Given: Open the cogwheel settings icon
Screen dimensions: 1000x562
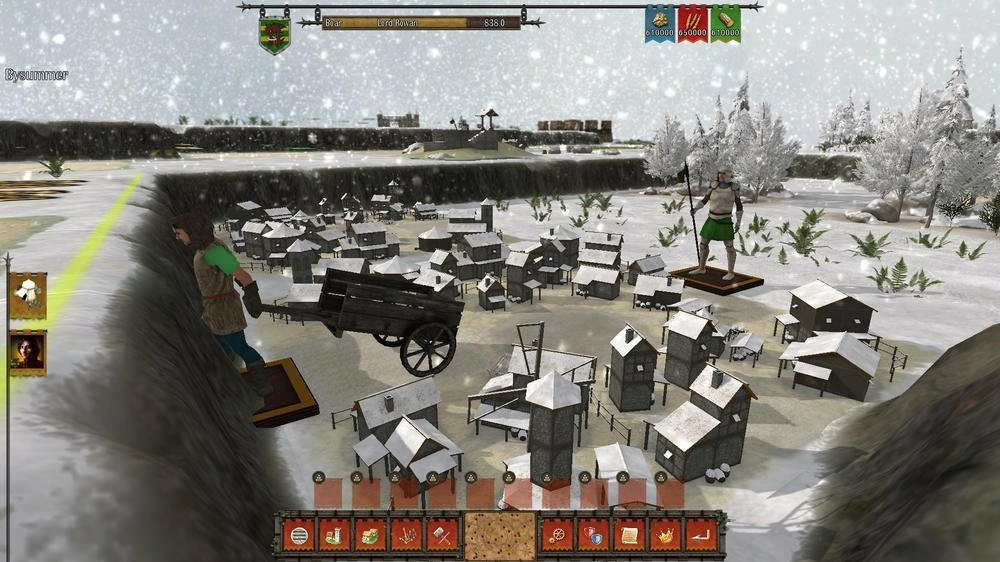Looking at the screenshot, I should [557, 536].
